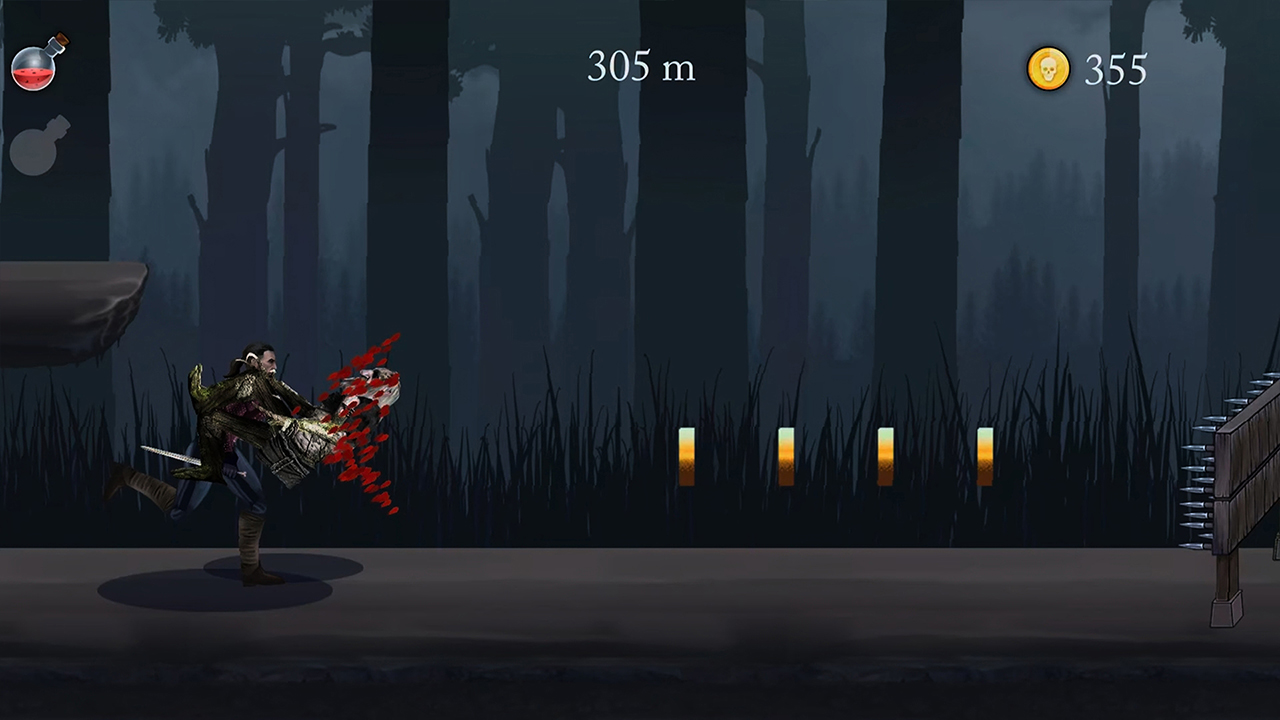Click the second candle from the left
The width and height of the screenshot is (1280, 720).
click(786, 455)
